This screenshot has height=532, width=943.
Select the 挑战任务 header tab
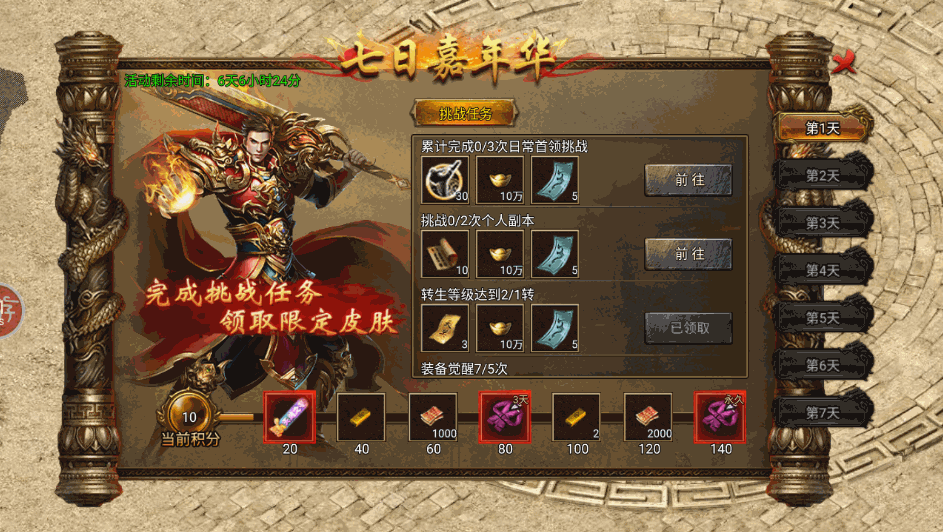(465, 112)
